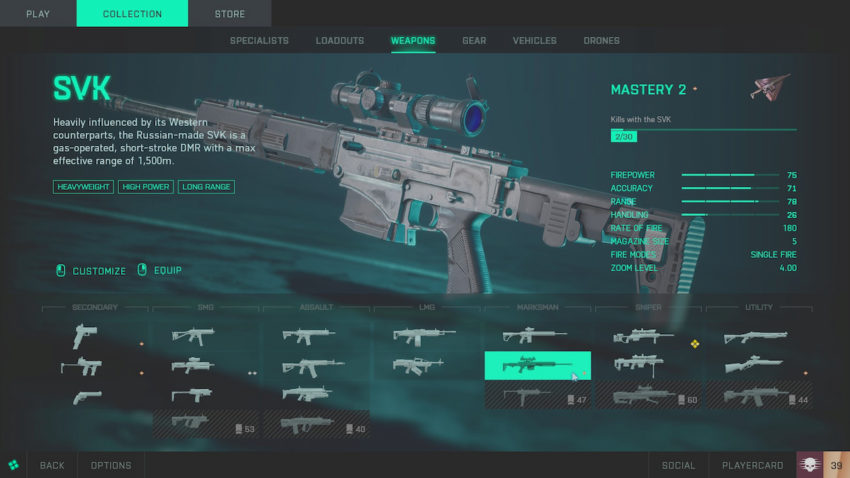
Task: Select the Collection tab
Action: (132, 14)
